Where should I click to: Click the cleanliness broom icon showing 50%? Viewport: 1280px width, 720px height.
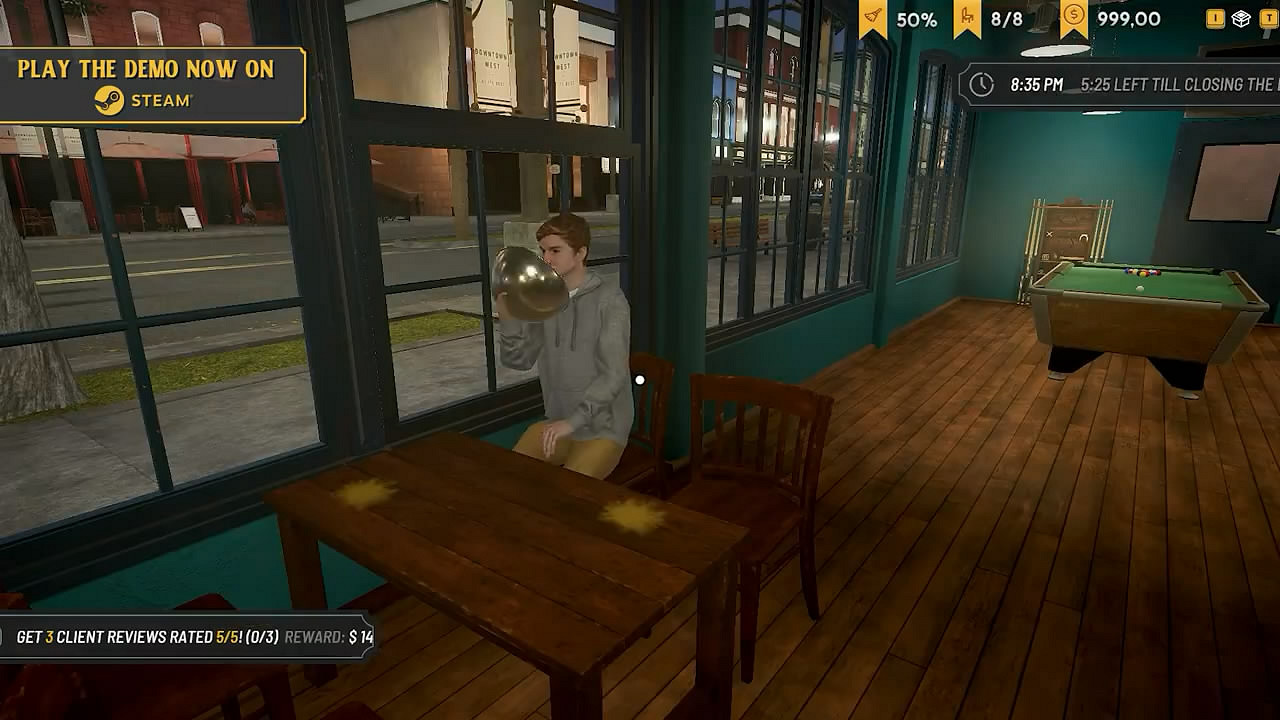pos(873,17)
